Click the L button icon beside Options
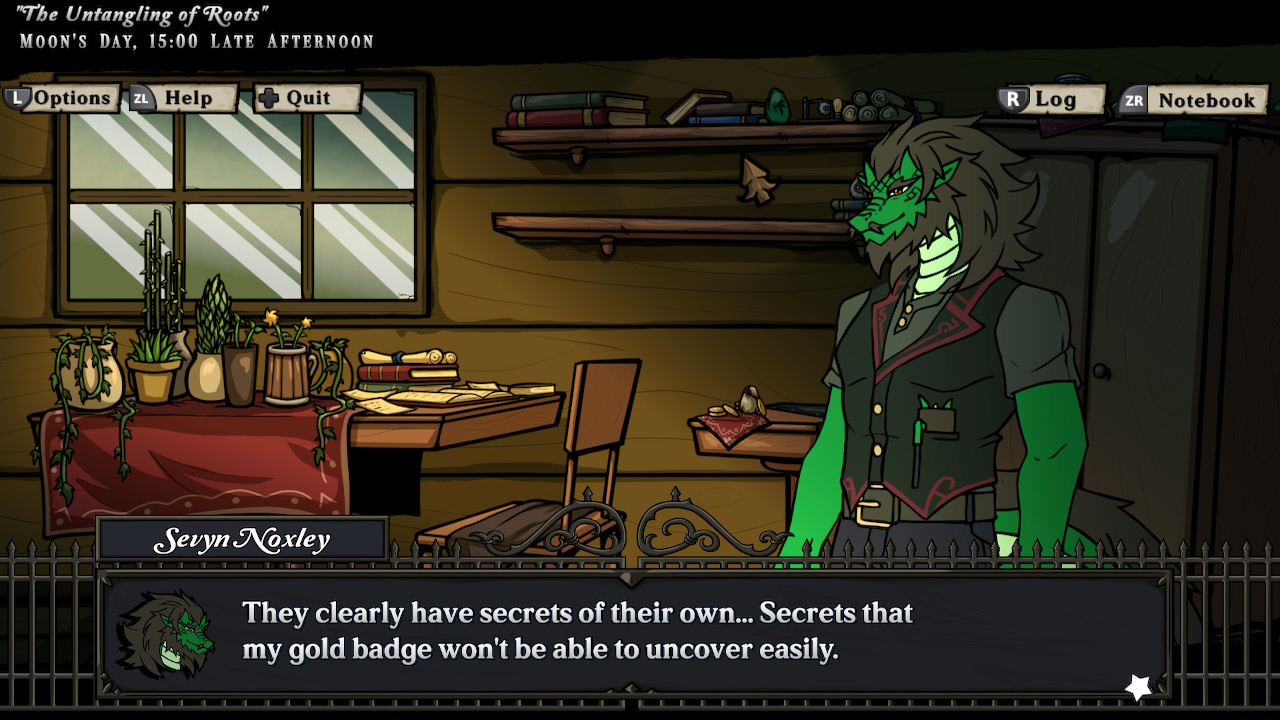This screenshot has width=1280, height=720. coord(20,98)
